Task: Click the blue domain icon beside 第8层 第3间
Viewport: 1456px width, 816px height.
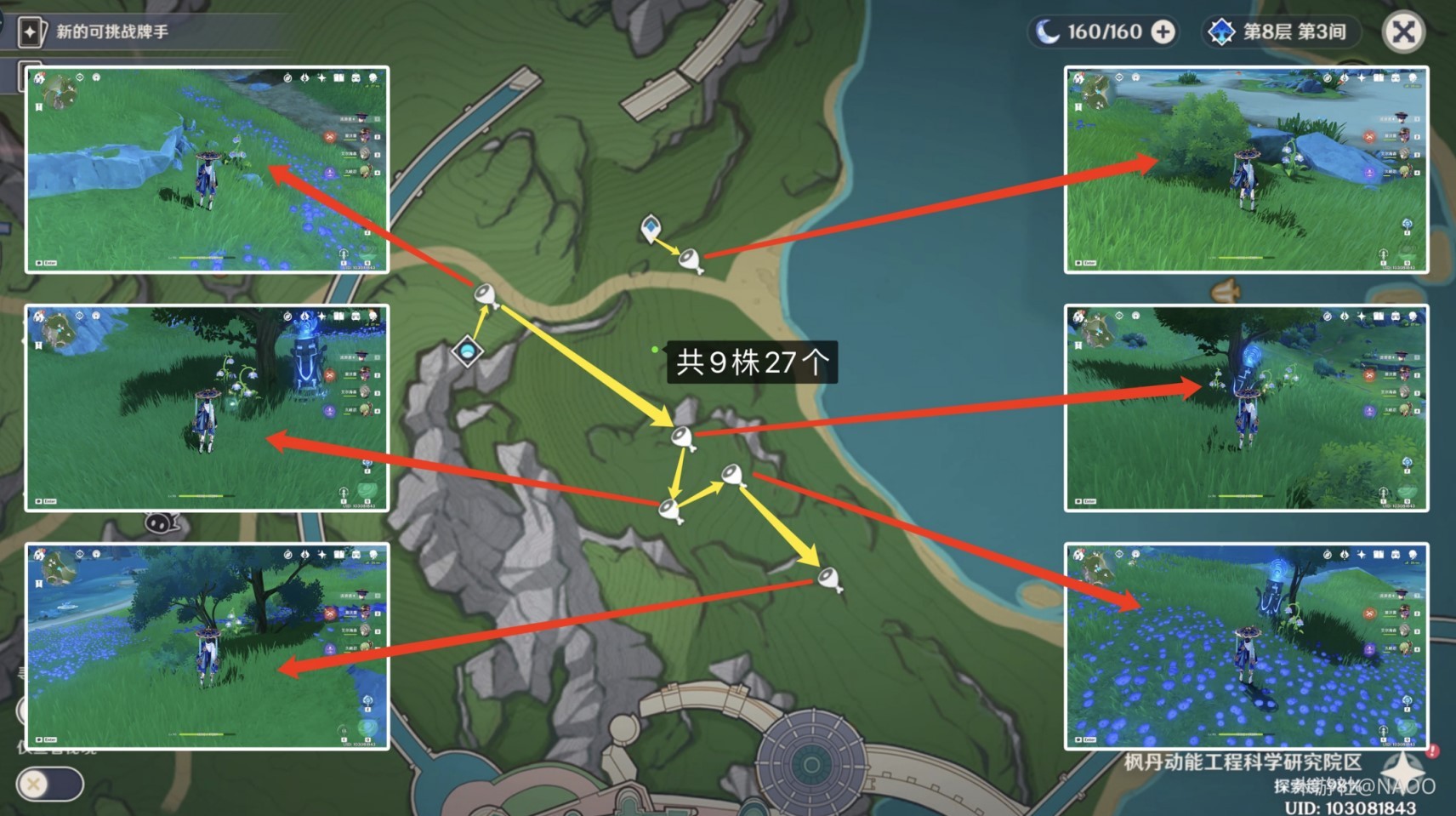Action: (1222, 32)
